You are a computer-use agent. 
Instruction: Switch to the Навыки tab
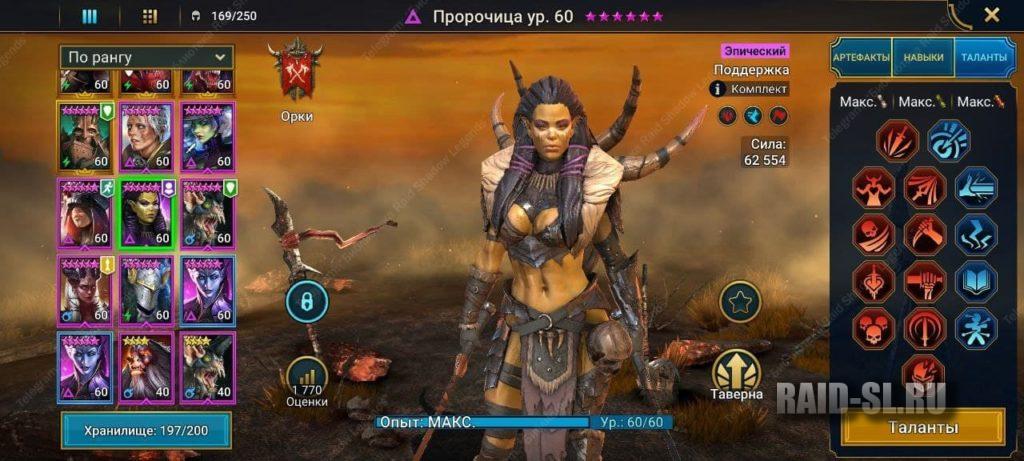(x=923, y=58)
